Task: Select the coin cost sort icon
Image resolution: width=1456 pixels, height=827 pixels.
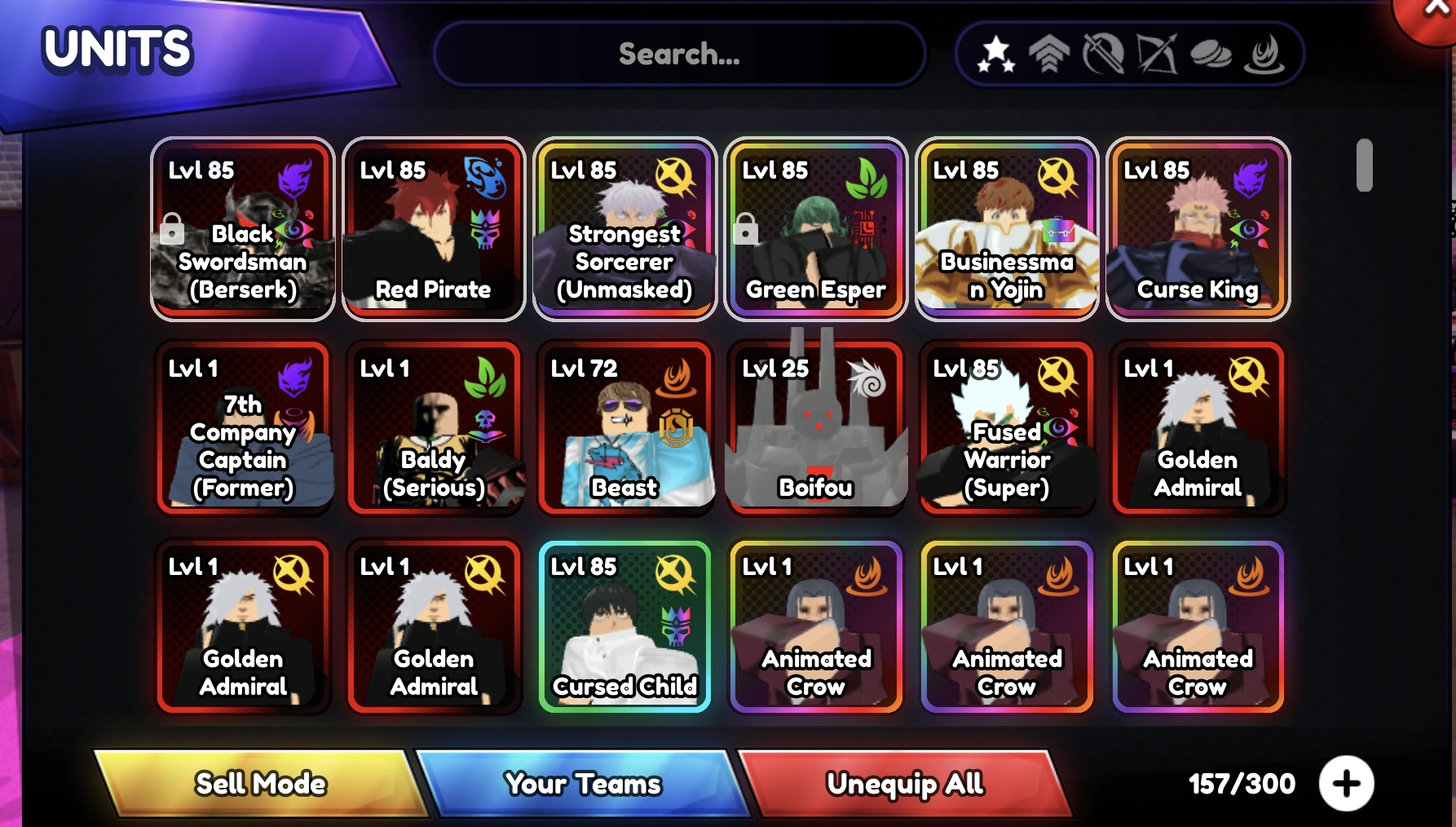Action: tap(1211, 53)
